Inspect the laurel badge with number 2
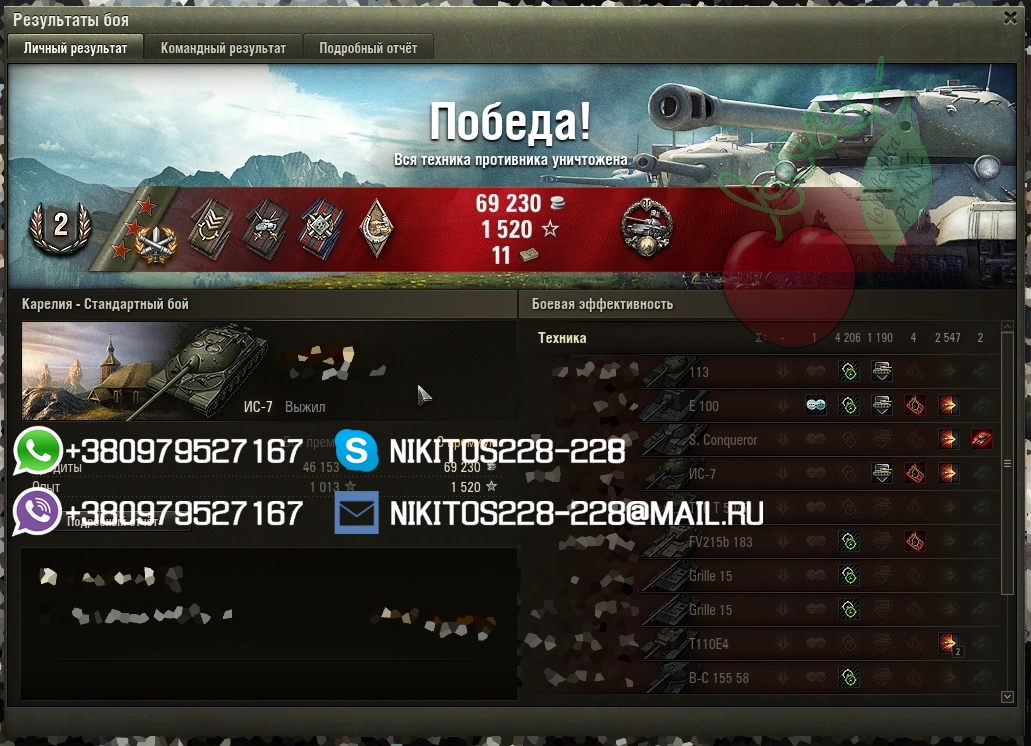This screenshot has height=746, width=1031. 60,226
